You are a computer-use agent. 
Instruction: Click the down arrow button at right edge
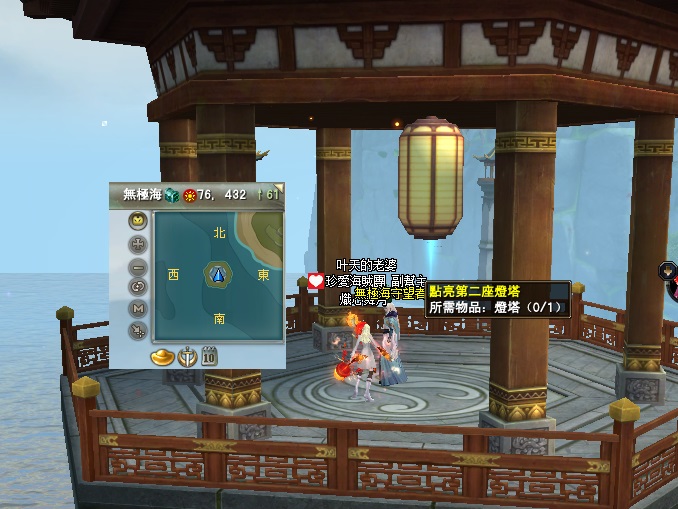click(x=667, y=270)
